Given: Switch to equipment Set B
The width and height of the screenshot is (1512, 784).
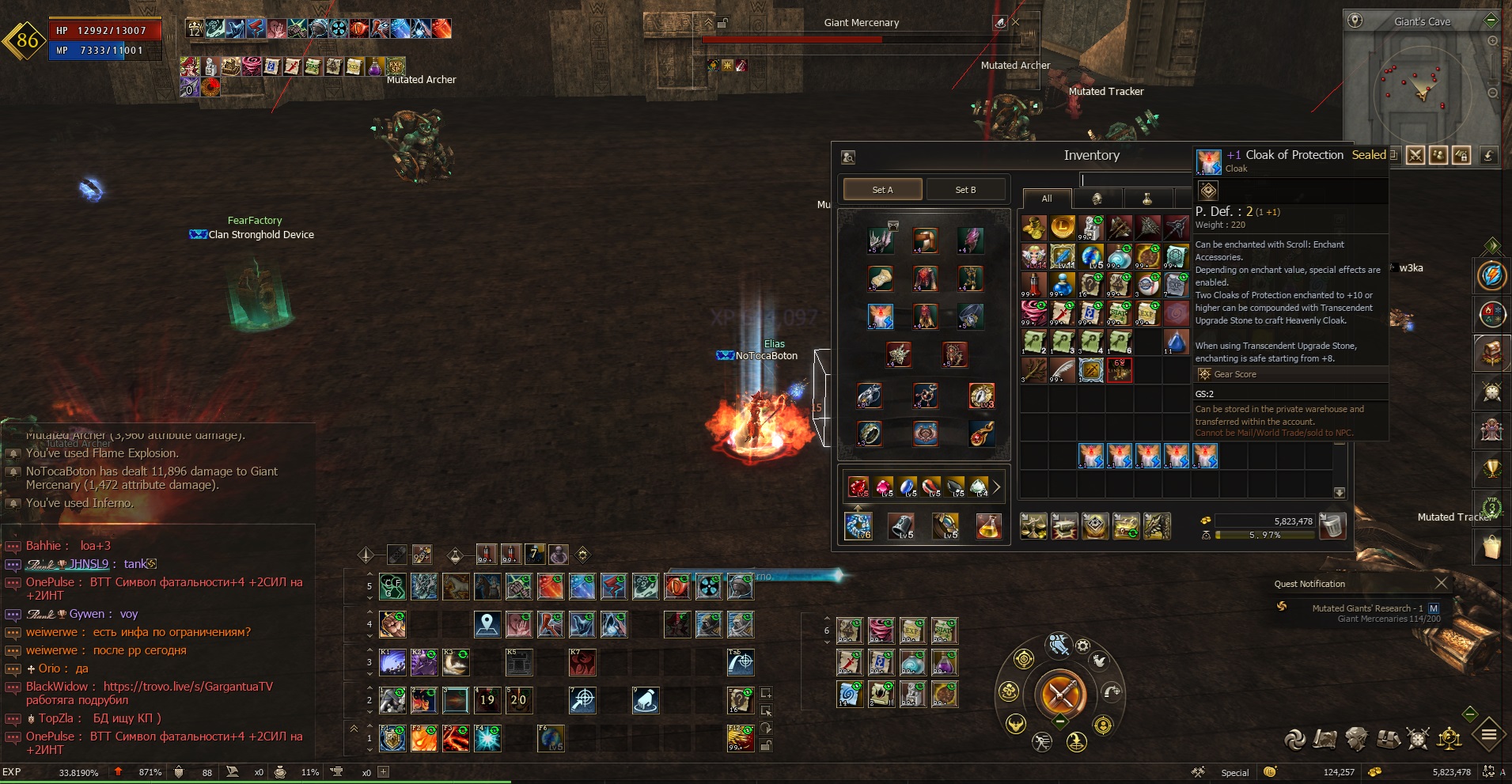Looking at the screenshot, I should click(x=965, y=190).
